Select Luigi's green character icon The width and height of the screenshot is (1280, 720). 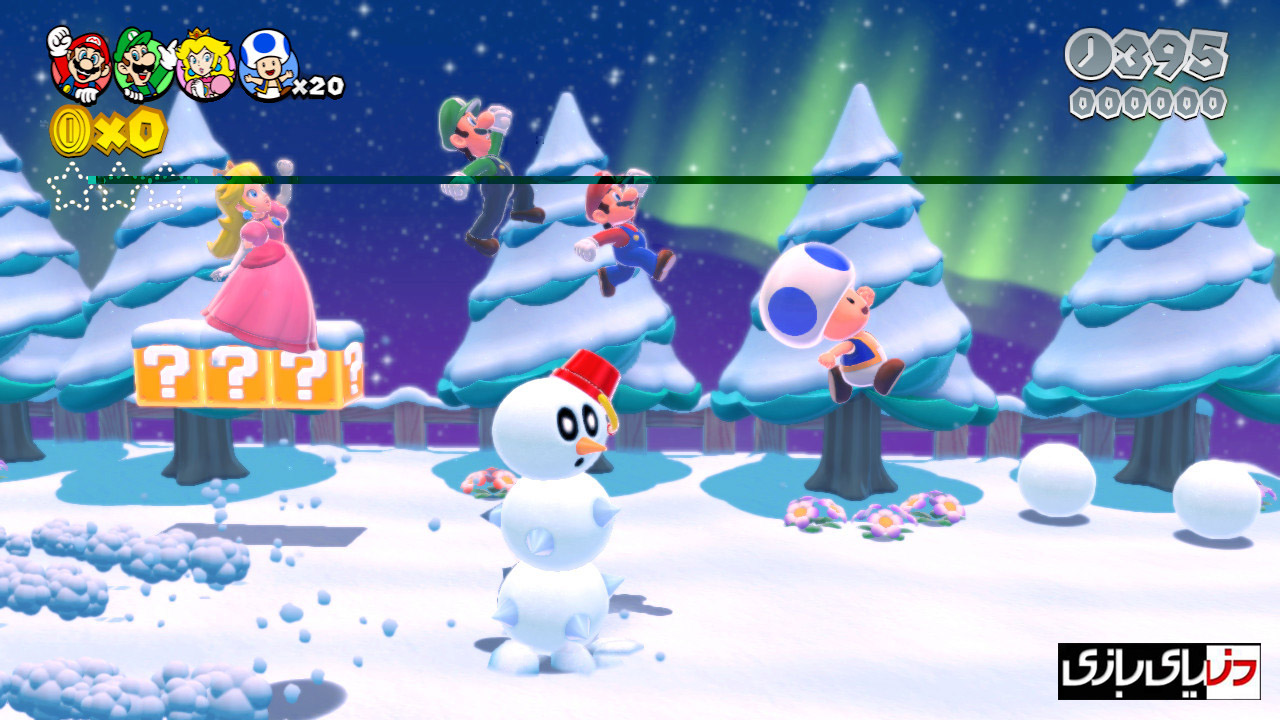pyautogui.click(x=143, y=66)
